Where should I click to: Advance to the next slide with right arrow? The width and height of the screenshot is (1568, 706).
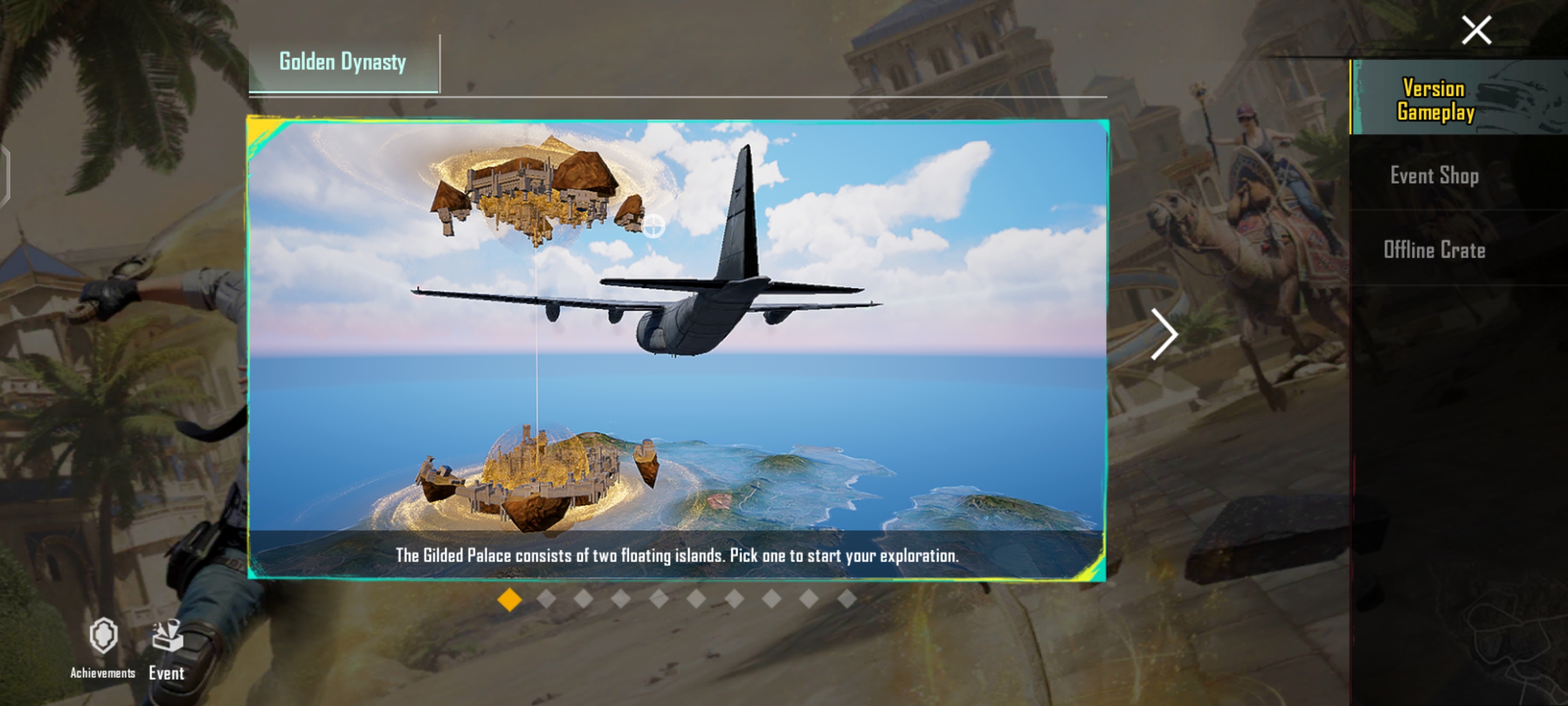(x=1164, y=334)
